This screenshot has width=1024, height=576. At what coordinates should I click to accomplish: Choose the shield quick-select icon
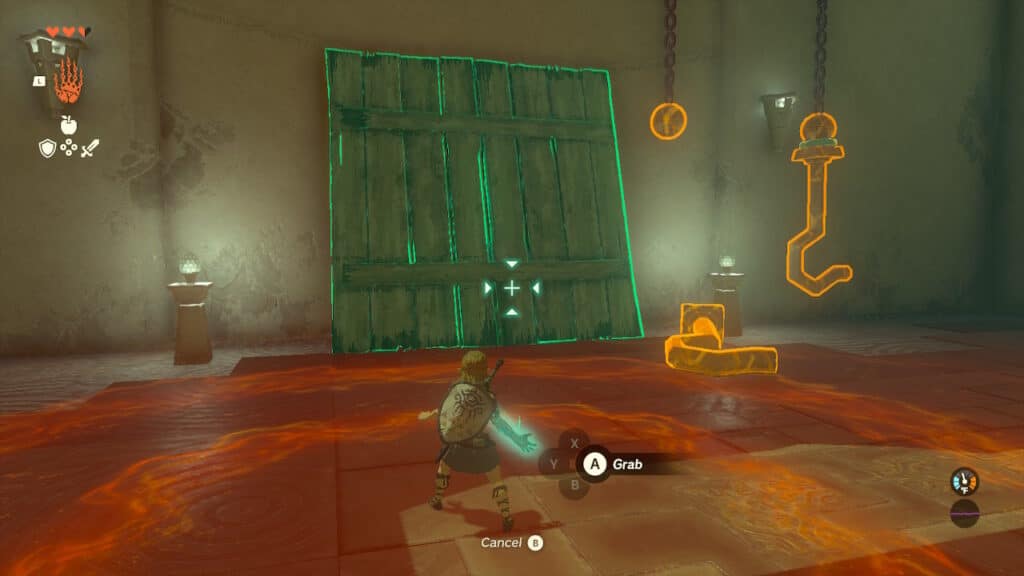46,149
